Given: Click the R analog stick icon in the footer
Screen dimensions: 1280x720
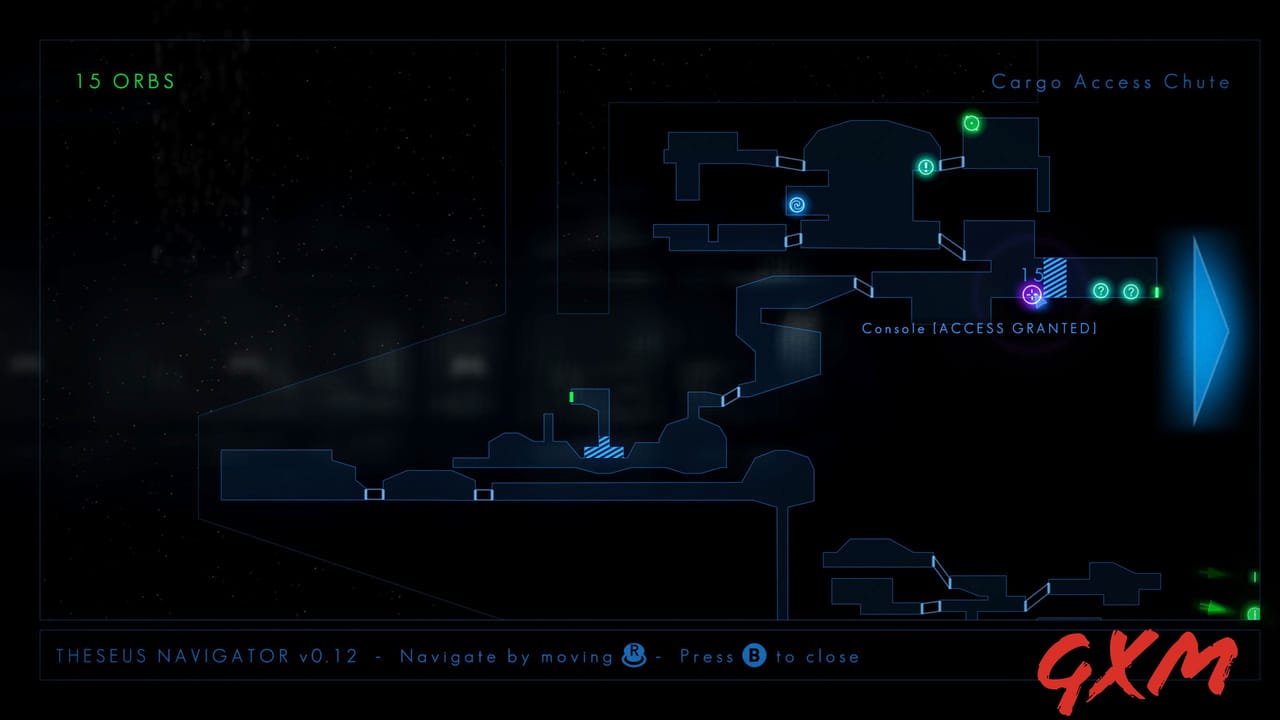Looking at the screenshot, I should coord(634,657).
